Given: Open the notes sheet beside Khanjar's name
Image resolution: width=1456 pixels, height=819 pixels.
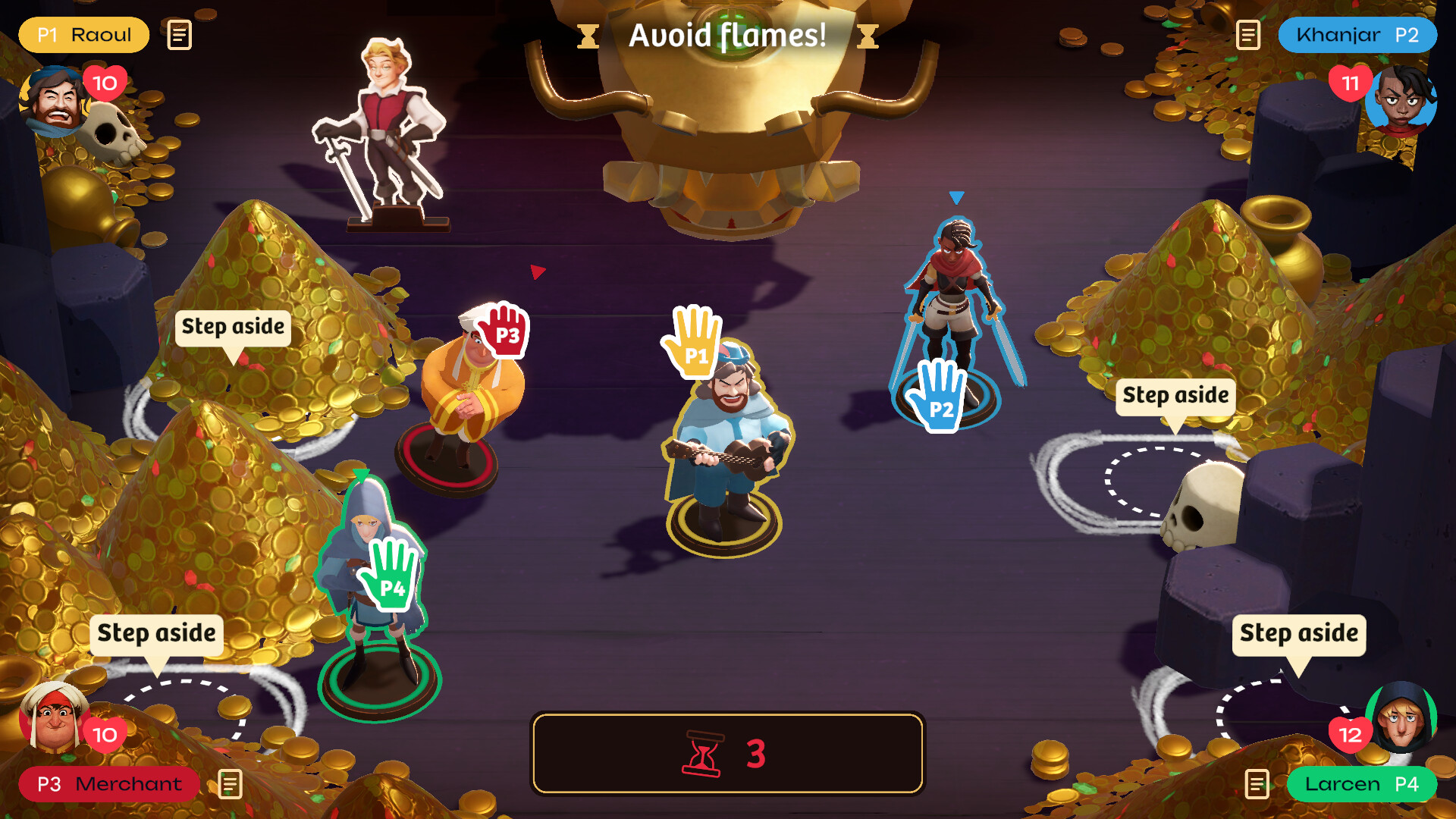Looking at the screenshot, I should [1247, 35].
